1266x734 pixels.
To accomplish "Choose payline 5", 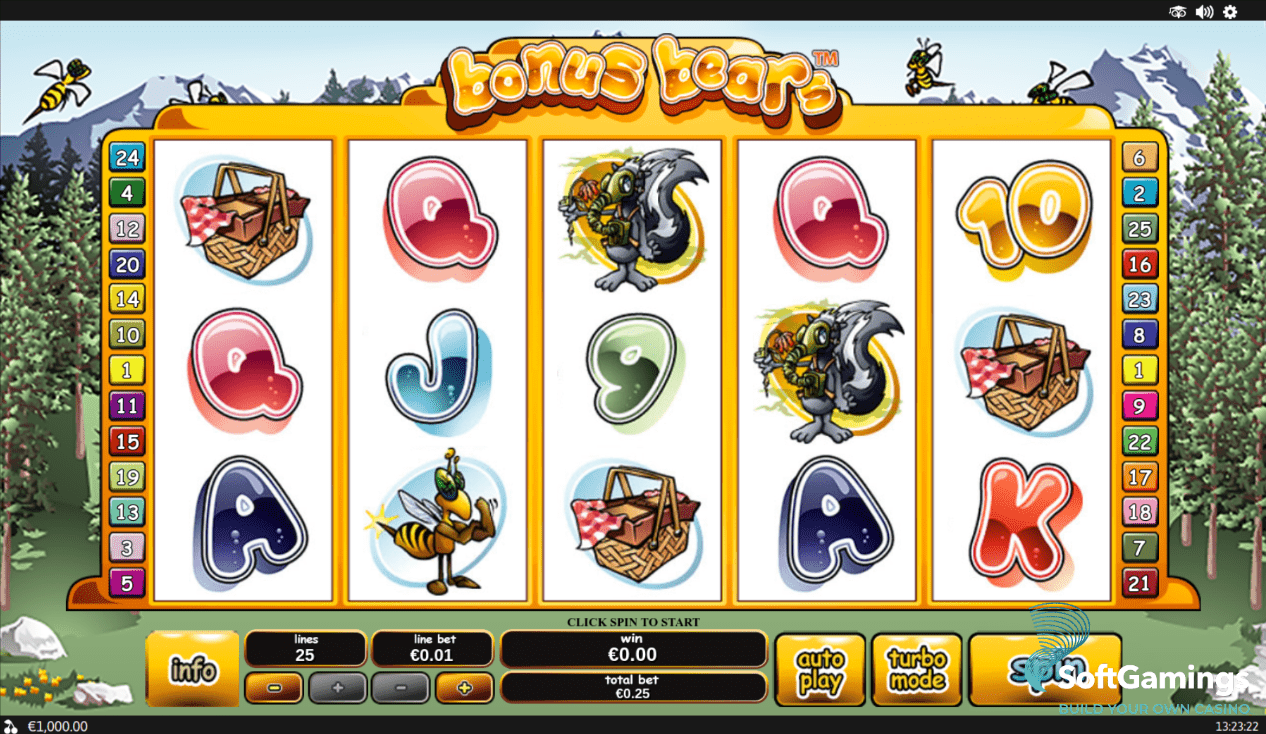I will 127,582.
